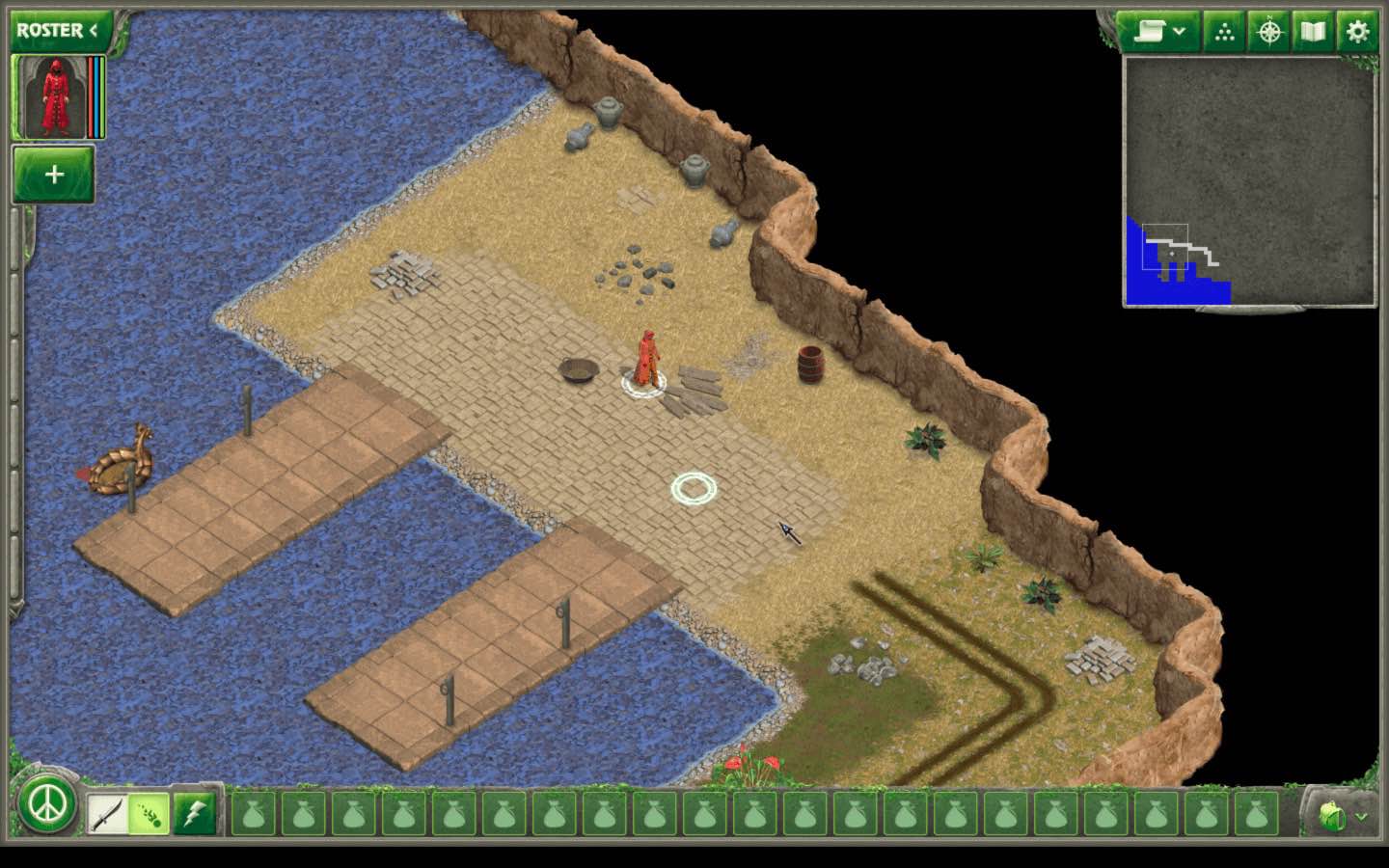Open the gear settings menu

tap(1357, 32)
